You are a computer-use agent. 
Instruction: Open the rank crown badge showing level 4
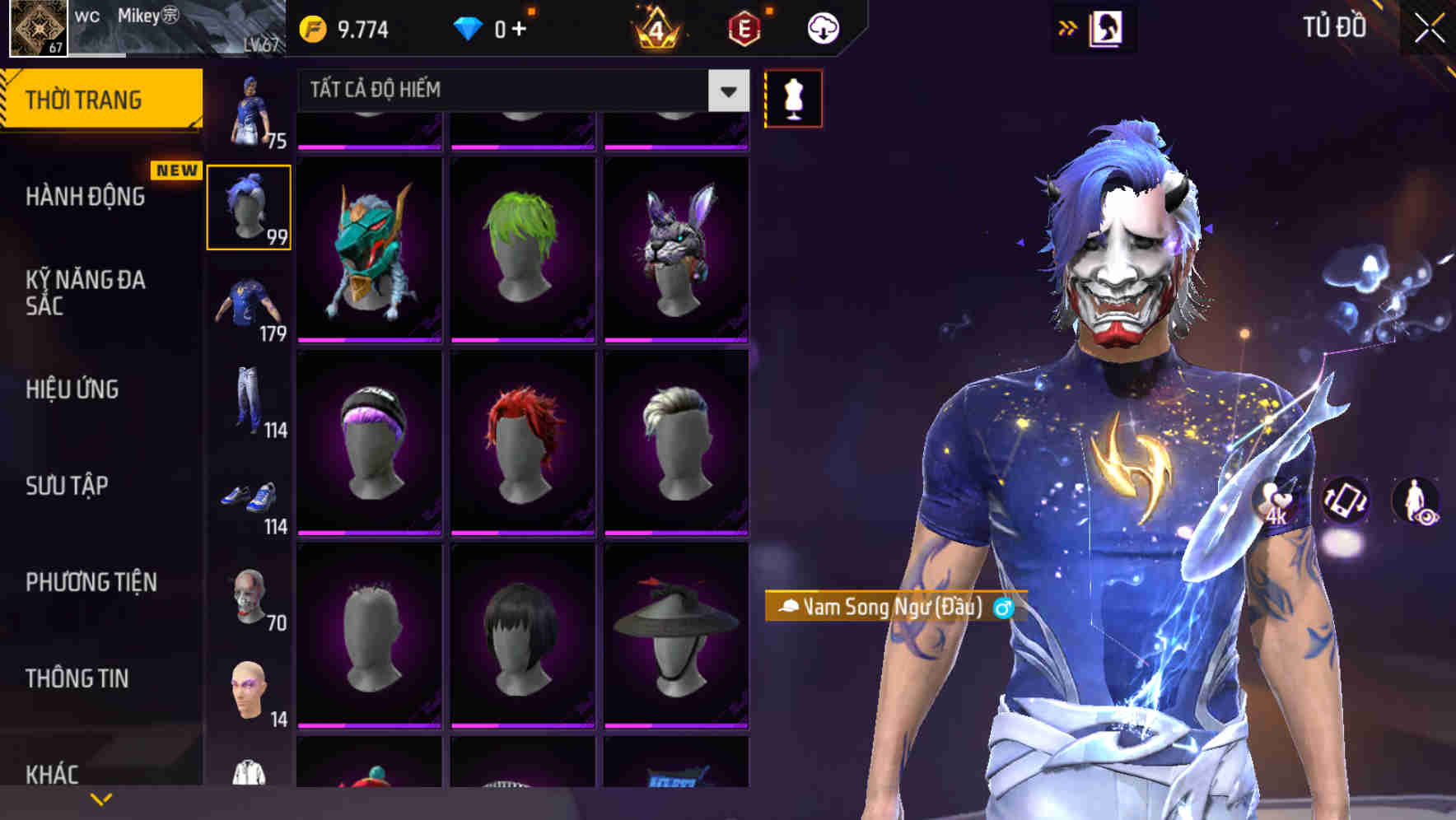(x=659, y=27)
